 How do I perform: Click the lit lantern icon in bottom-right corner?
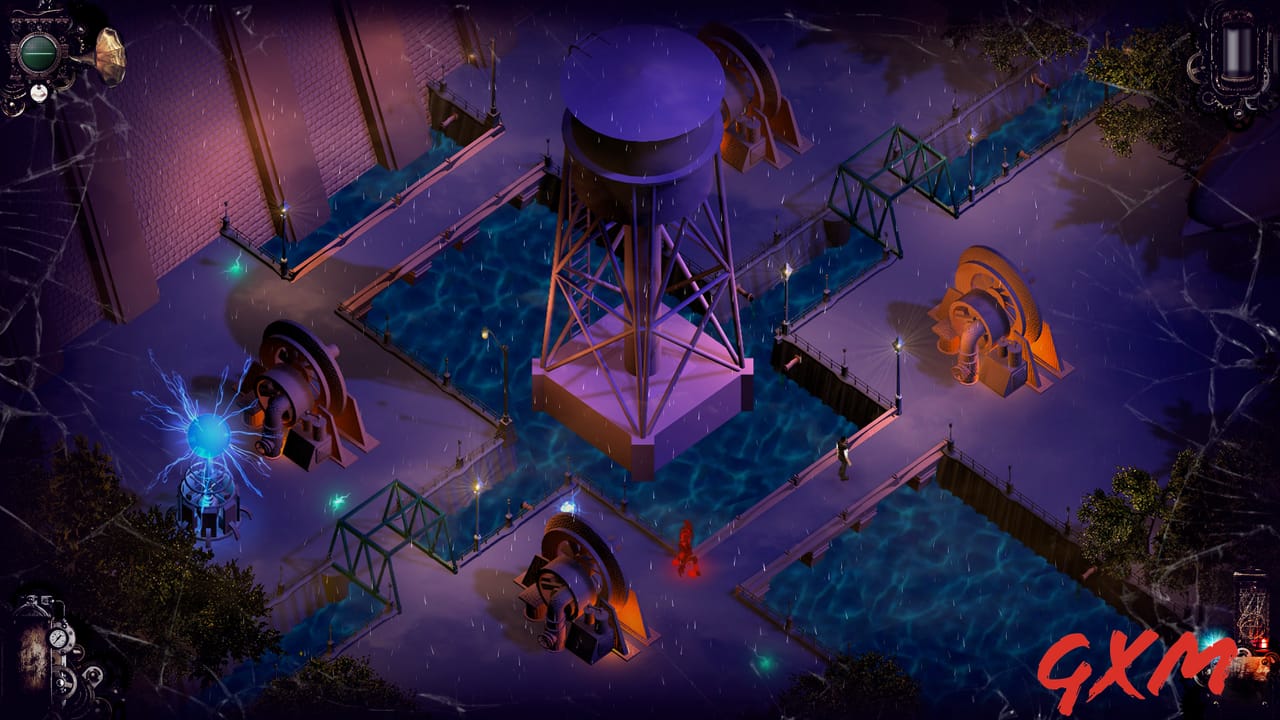point(1260,645)
